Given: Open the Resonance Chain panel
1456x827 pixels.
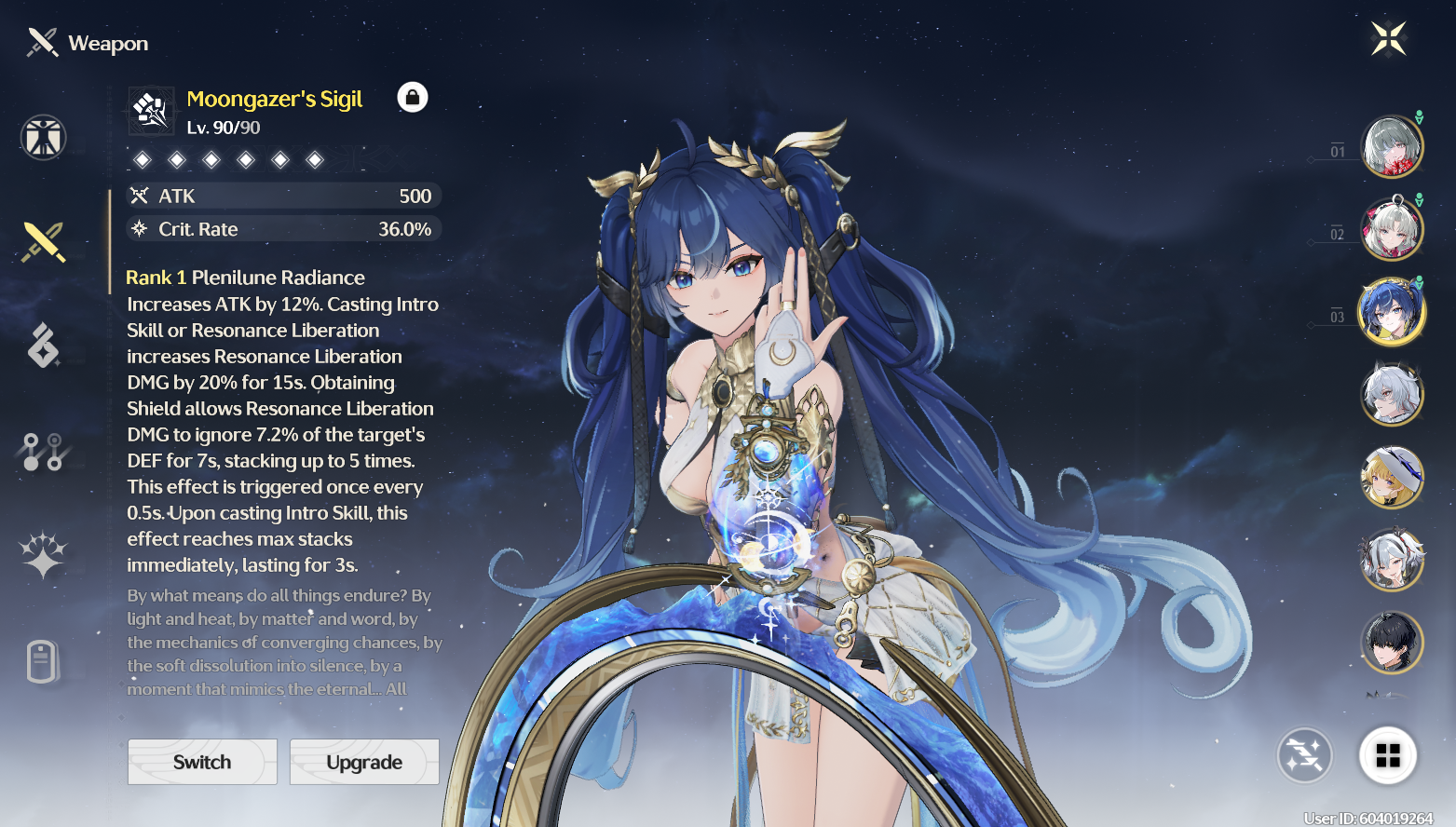Looking at the screenshot, I should [43, 450].
